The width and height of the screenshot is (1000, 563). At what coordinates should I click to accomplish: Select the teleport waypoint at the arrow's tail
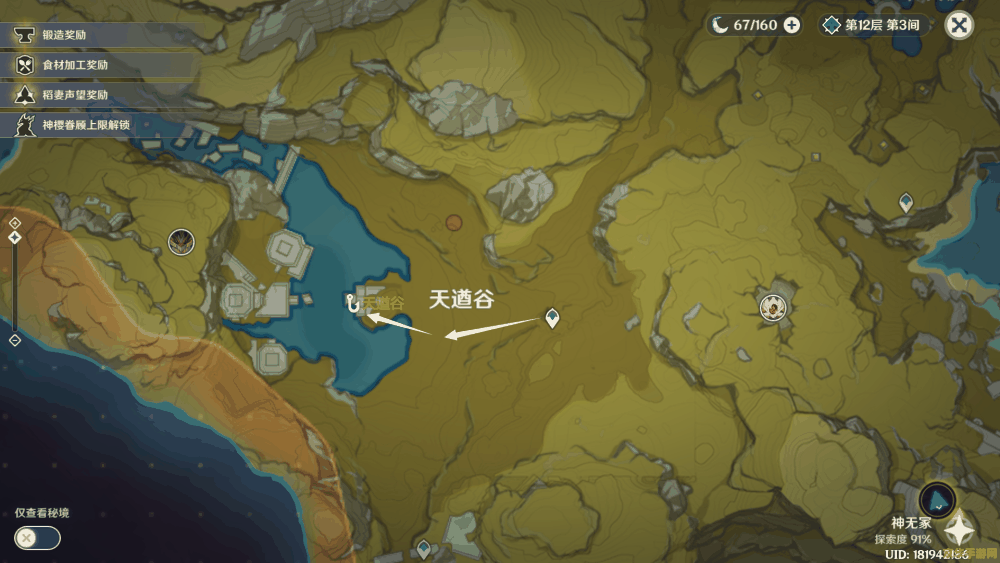point(552,318)
